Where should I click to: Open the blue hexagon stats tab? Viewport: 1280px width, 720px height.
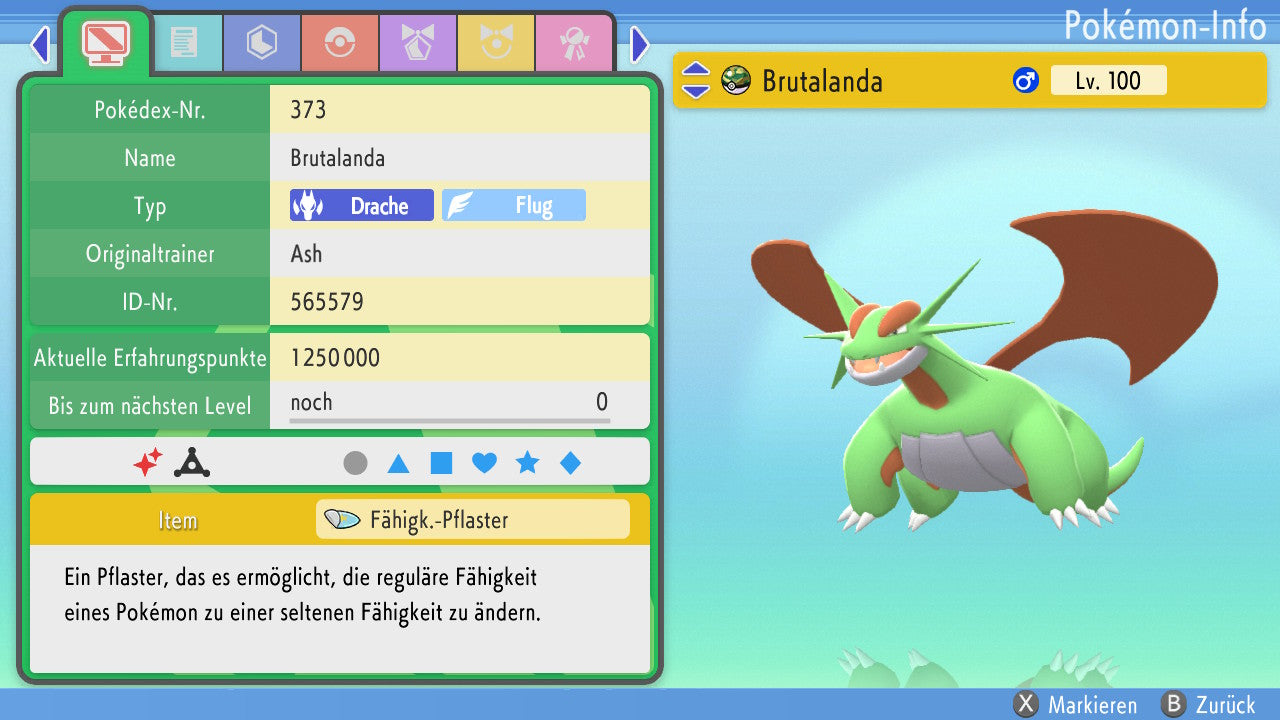pos(262,43)
